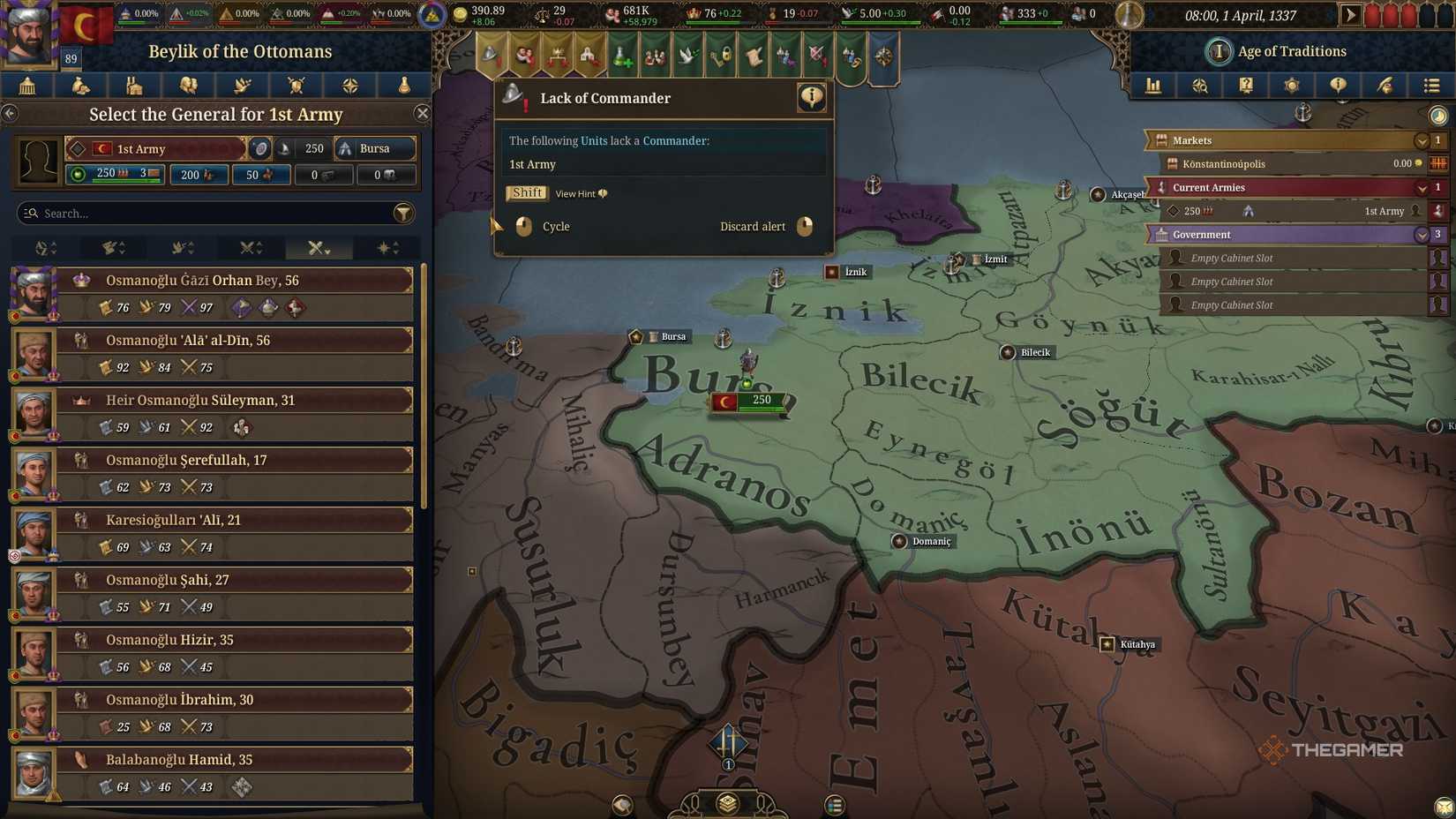Viewport: 1456px width, 819px height.
Task: Switch to the diplomacy tab with two portraits
Action: click(x=189, y=86)
